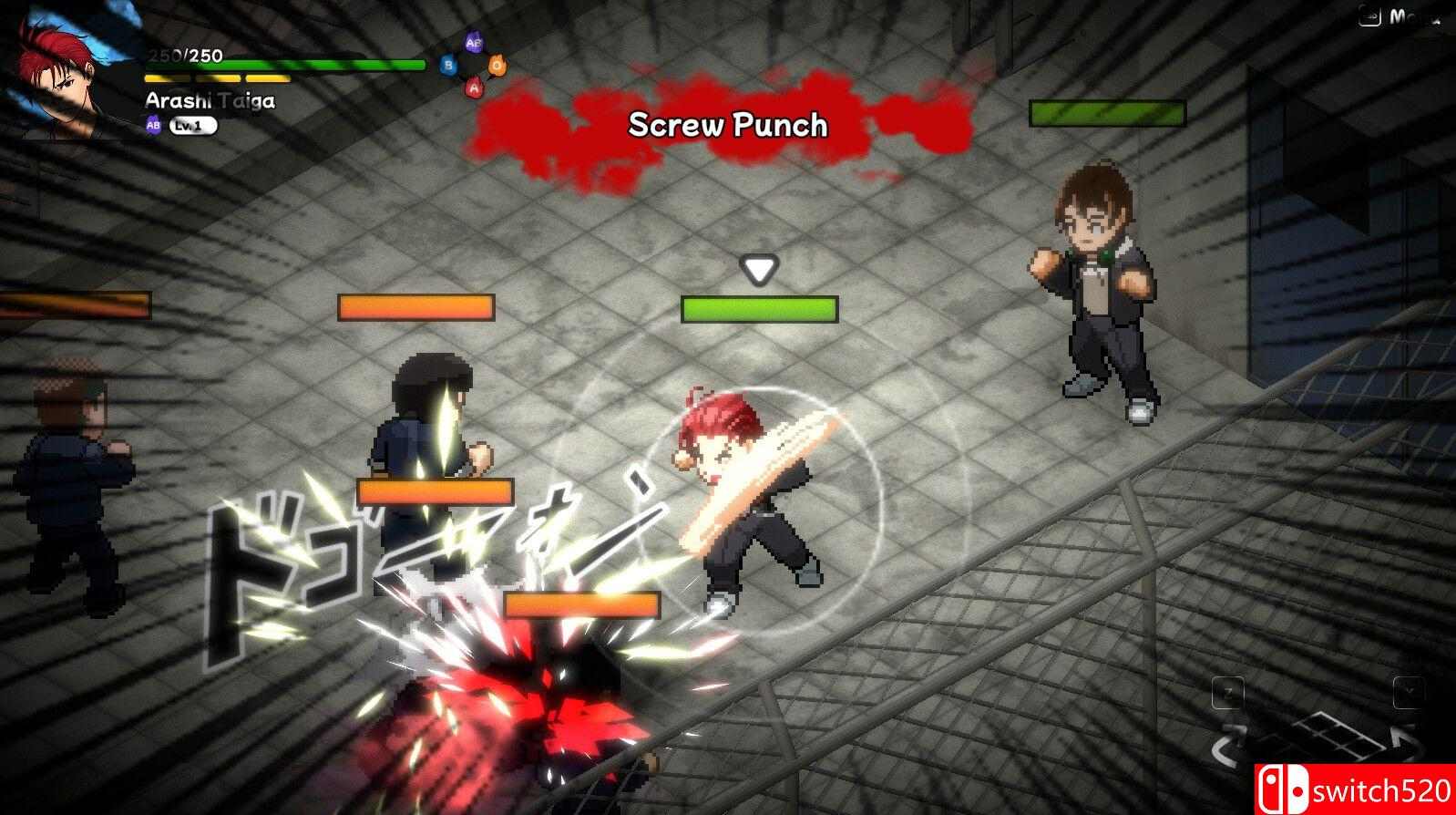Activate the blue B skill icon
This screenshot has height=815, width=1456.
448,66
